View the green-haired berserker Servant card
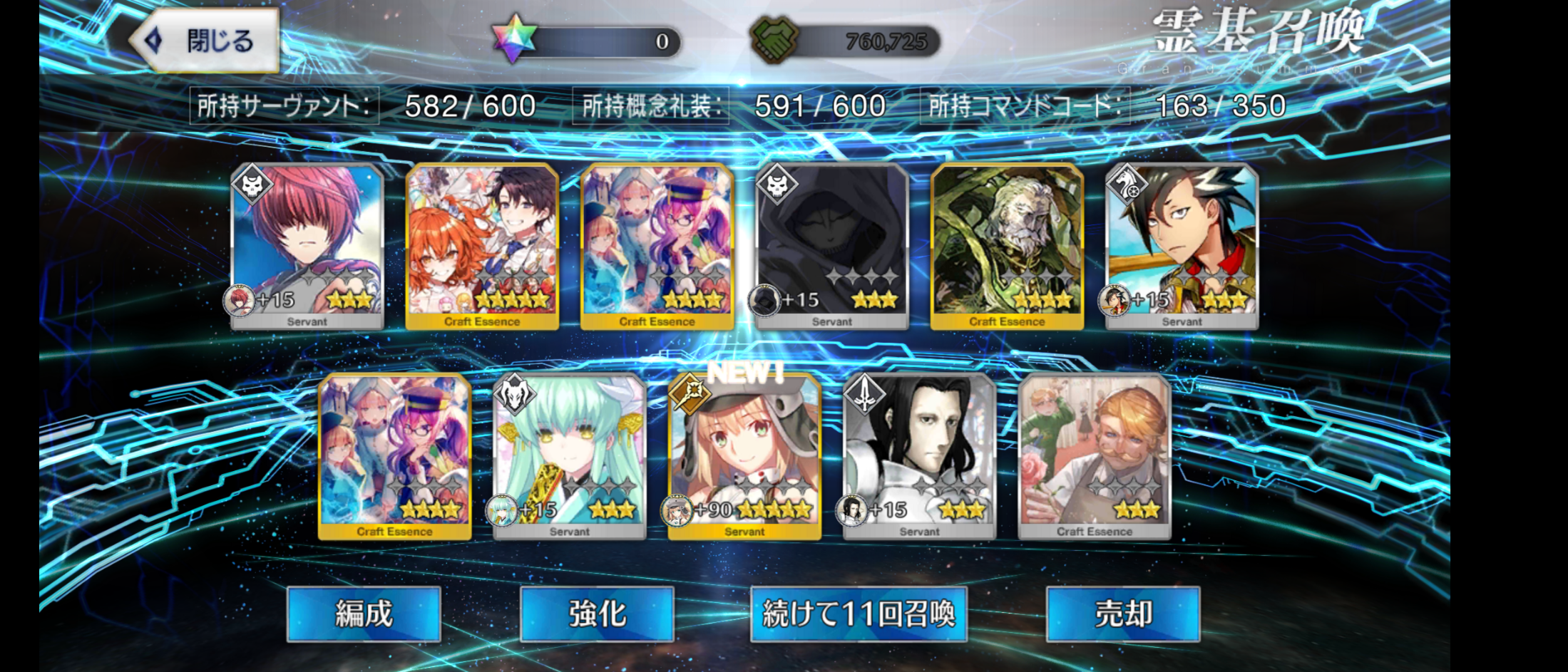The image size is (1568, 672). (x=569, y=456)
